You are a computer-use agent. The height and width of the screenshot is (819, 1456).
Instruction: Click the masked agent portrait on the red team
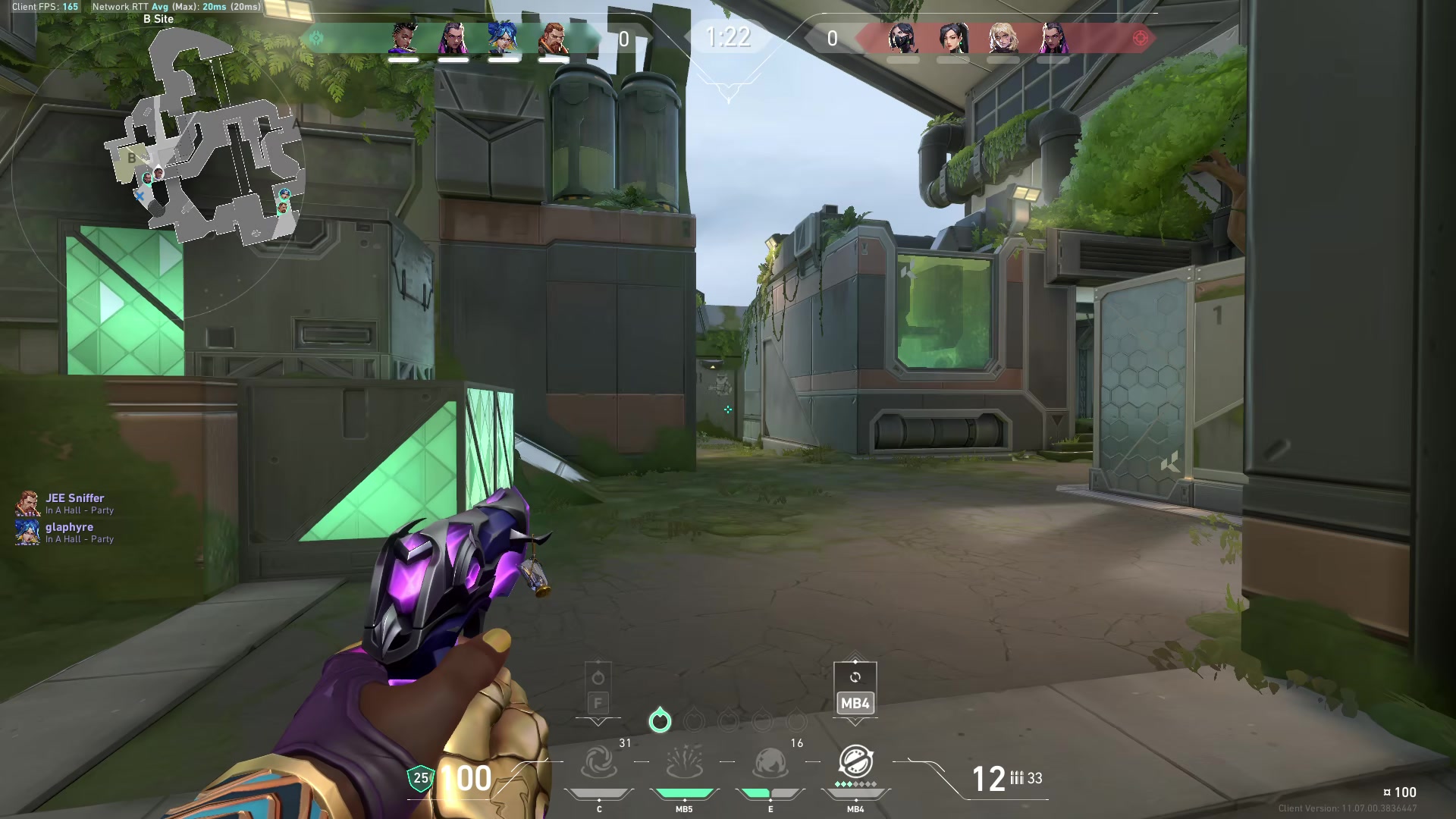pyautogui.click(x=902, y=38)
